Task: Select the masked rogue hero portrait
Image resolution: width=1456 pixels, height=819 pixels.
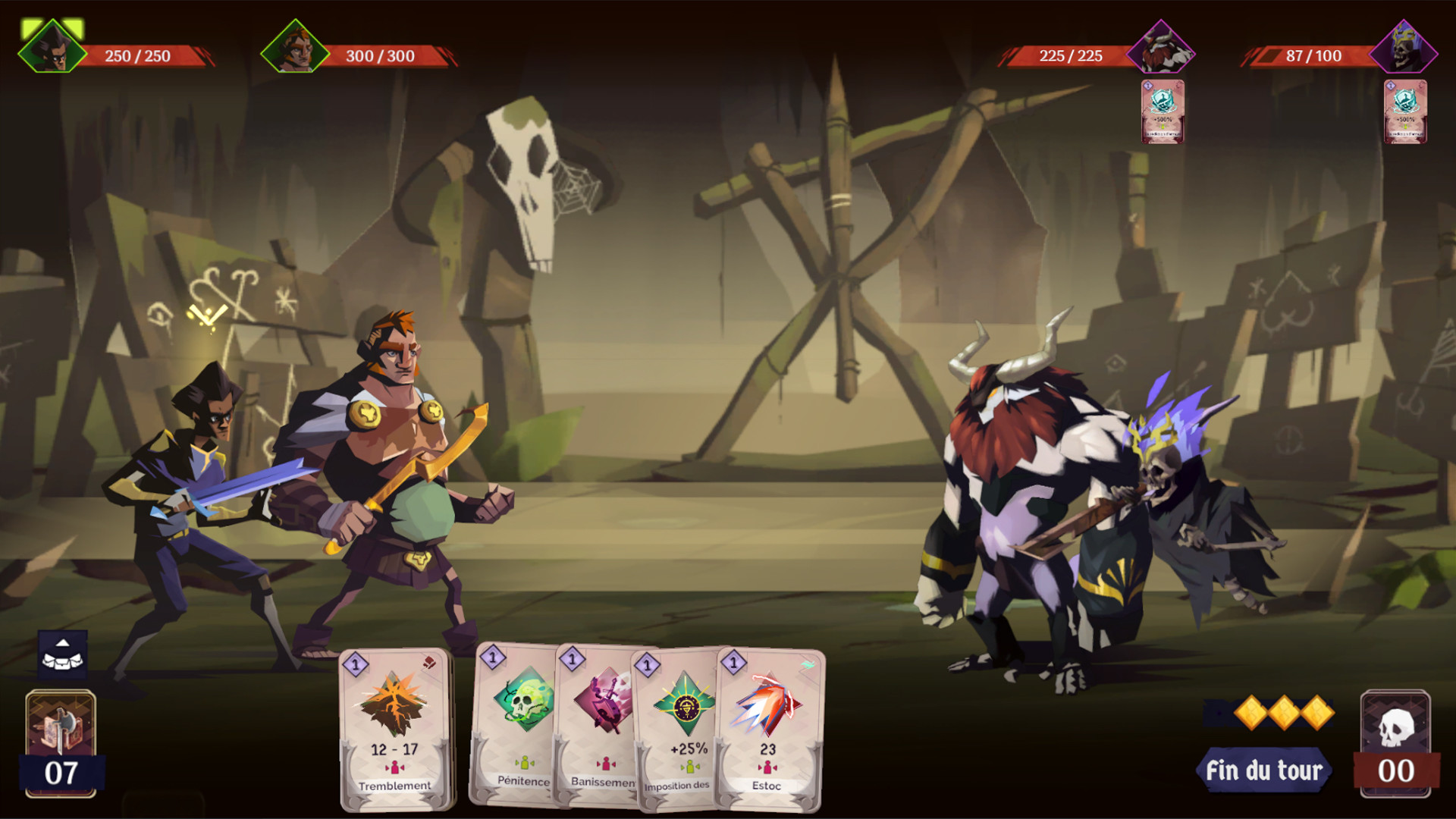Action: 52,47
